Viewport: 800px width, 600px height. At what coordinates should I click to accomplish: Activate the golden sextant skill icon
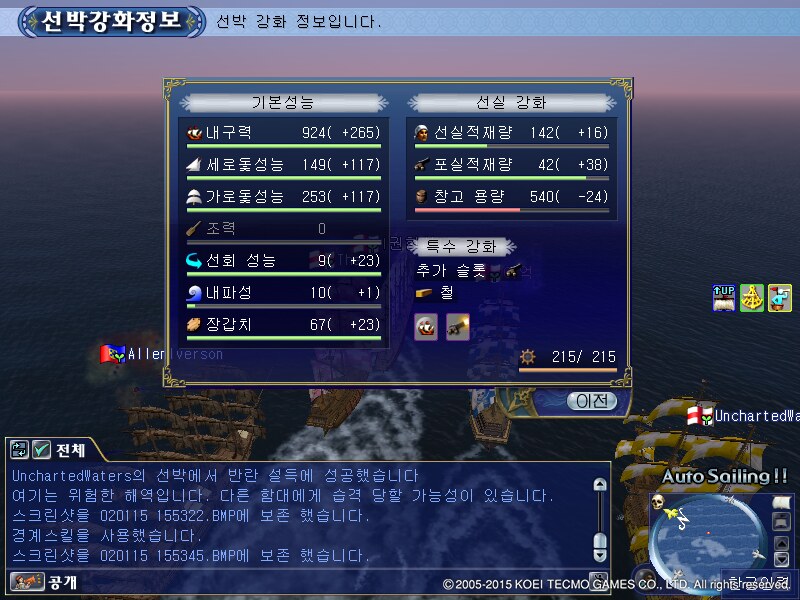pyautogui.click(x=752, y=298)
